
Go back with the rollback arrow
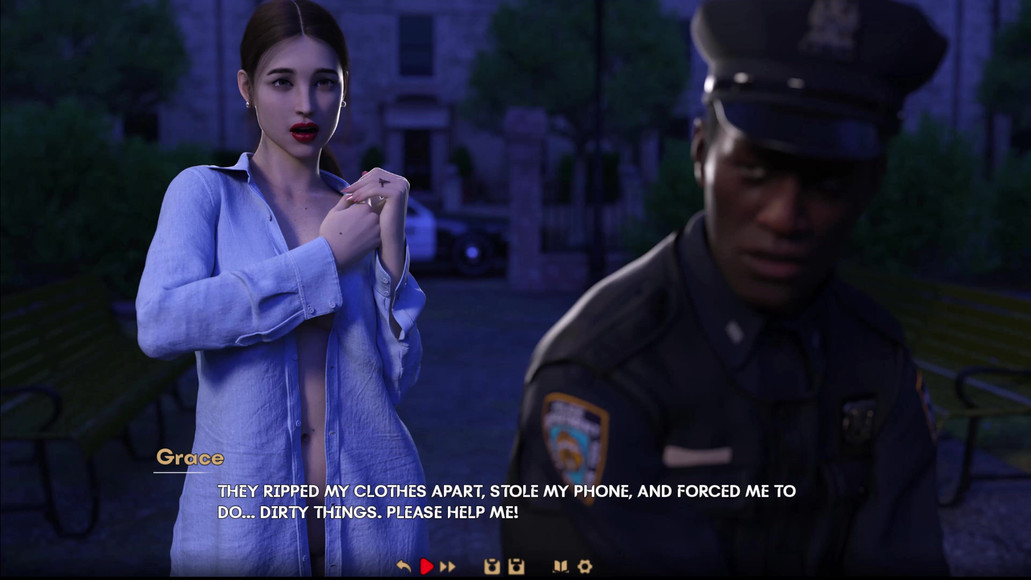pyautogui.click(x=403, y=567)
